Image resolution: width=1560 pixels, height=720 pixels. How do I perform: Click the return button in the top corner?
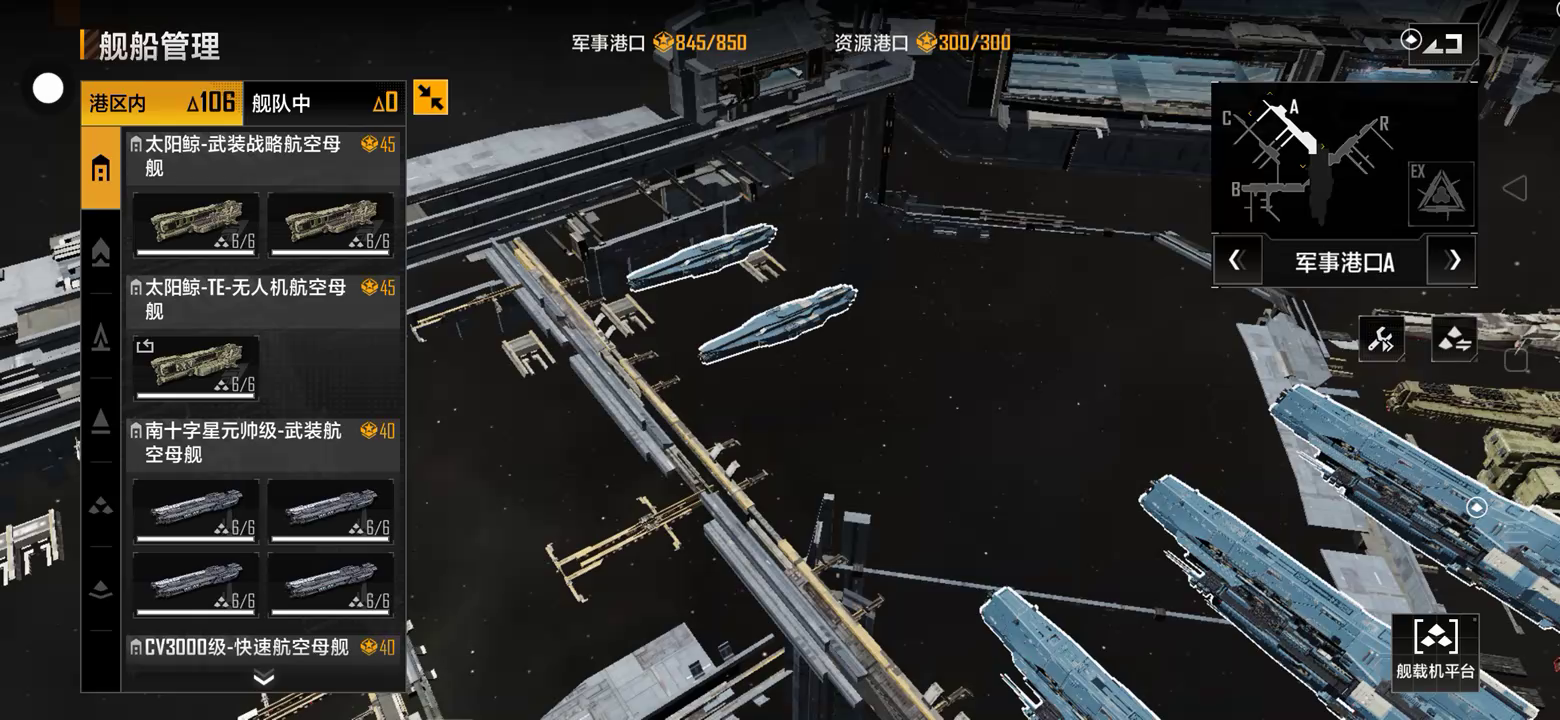click(1442, 43)
